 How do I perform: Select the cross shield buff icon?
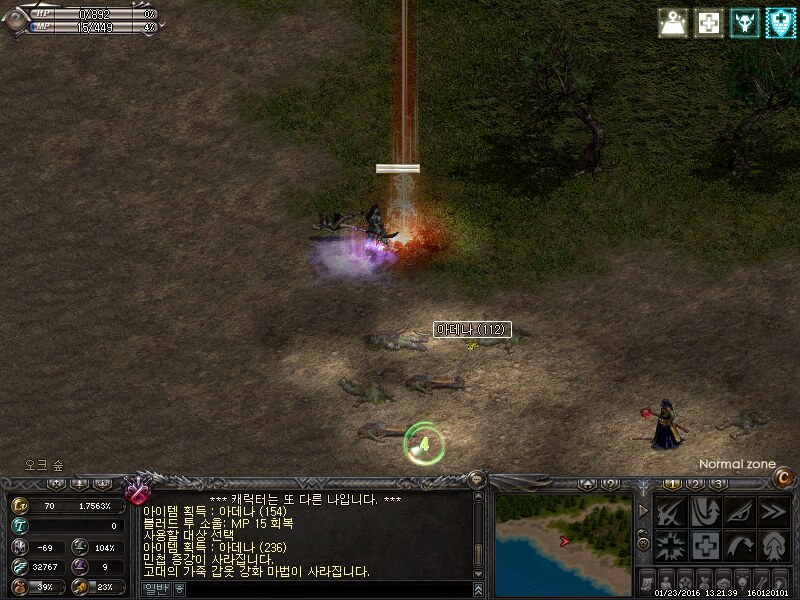pyautogui.click(x=780, y=23)
